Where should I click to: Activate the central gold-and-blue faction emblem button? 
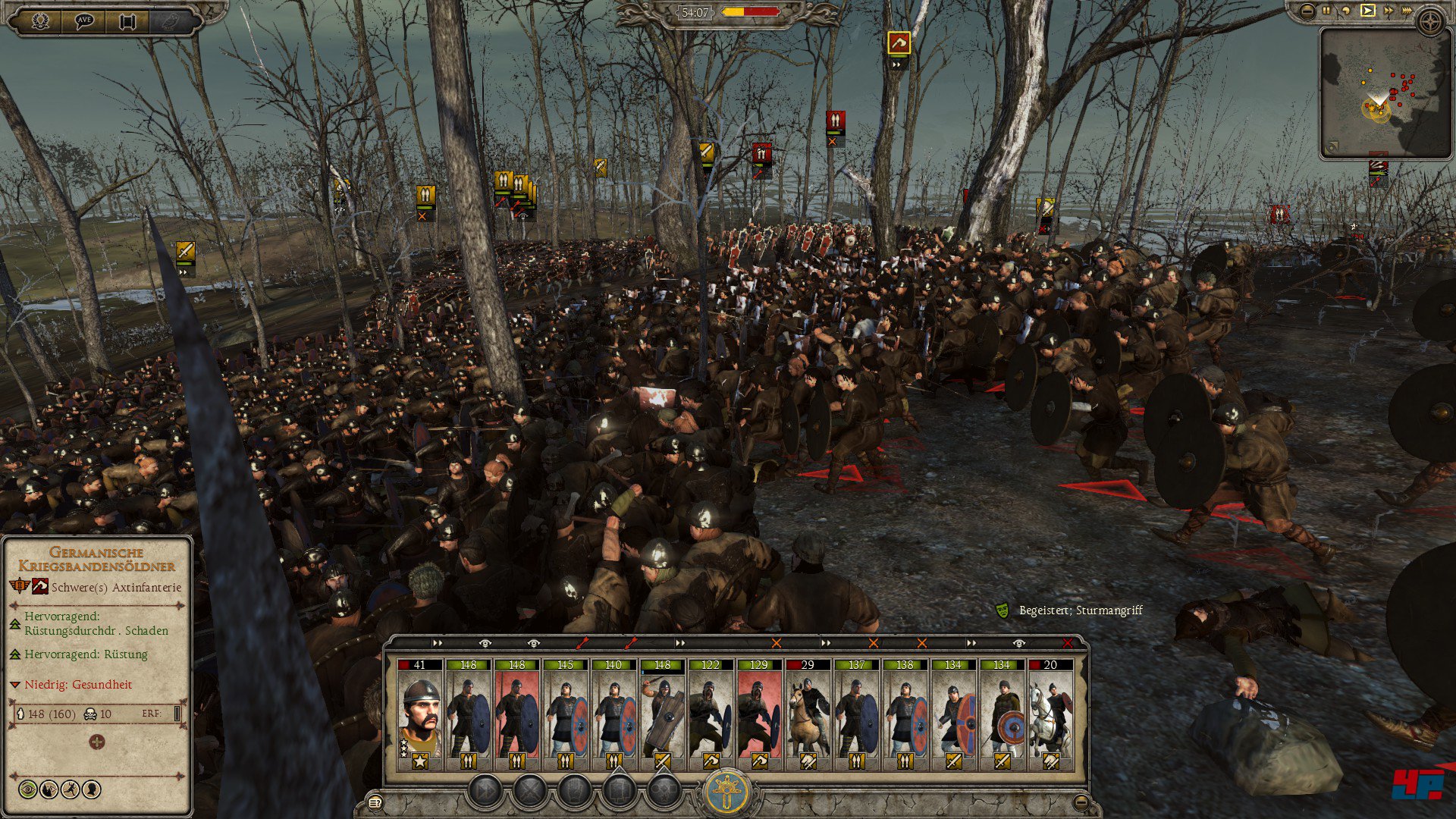(729, 792)
